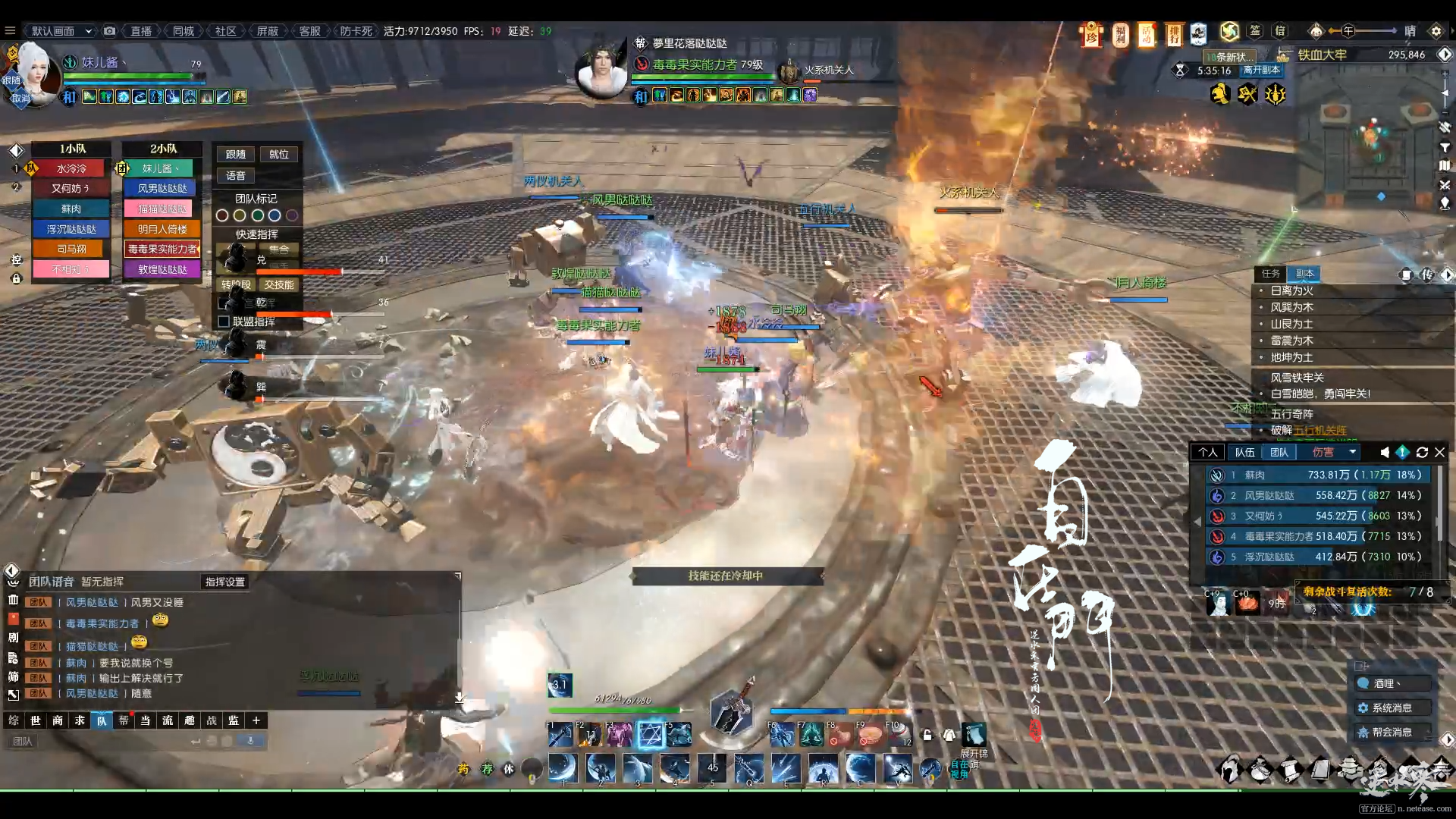This screenshot has height=819, width=1456.
Task: Select the 苏肉 row in damage ranking
Action: (1318, 475)
